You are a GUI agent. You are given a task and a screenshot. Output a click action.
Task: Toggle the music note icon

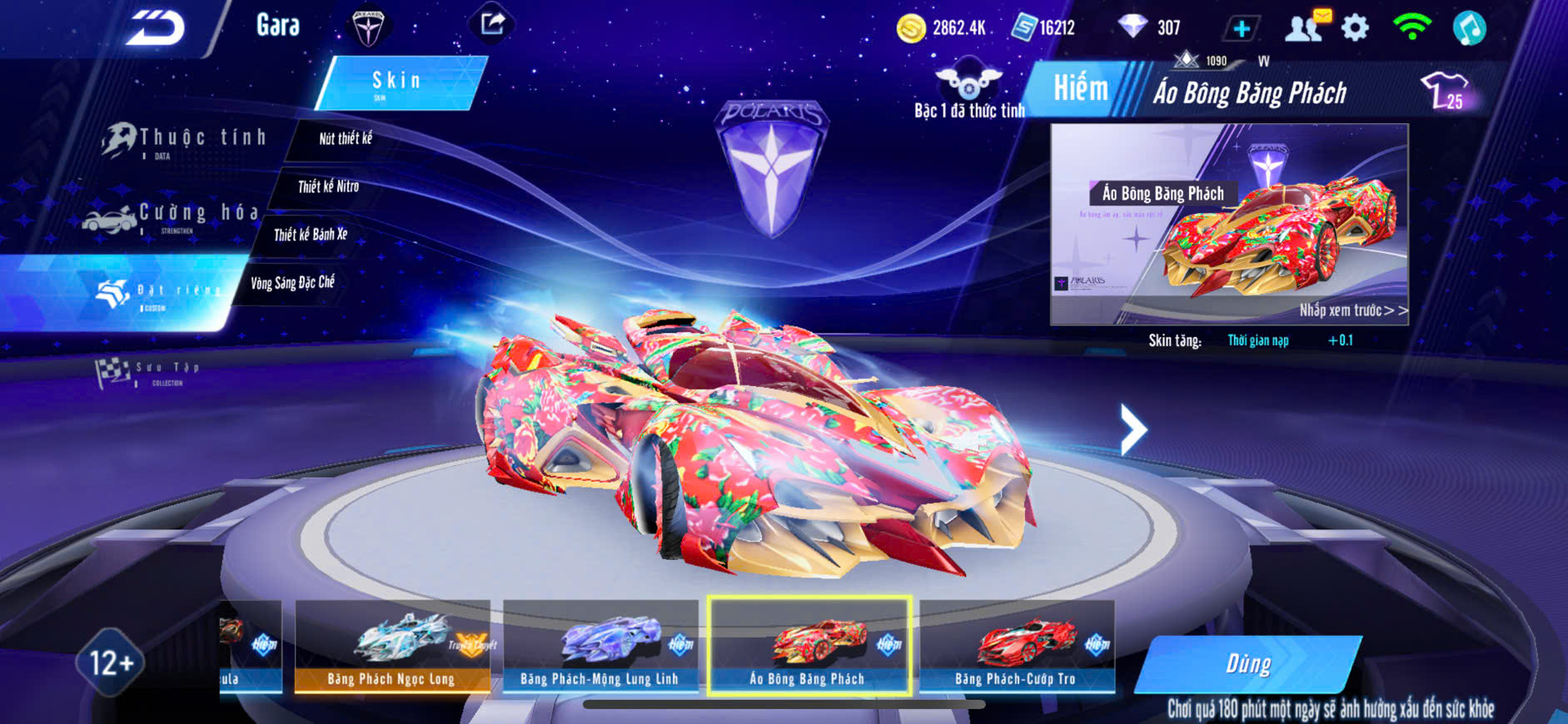click(1469, 28)
